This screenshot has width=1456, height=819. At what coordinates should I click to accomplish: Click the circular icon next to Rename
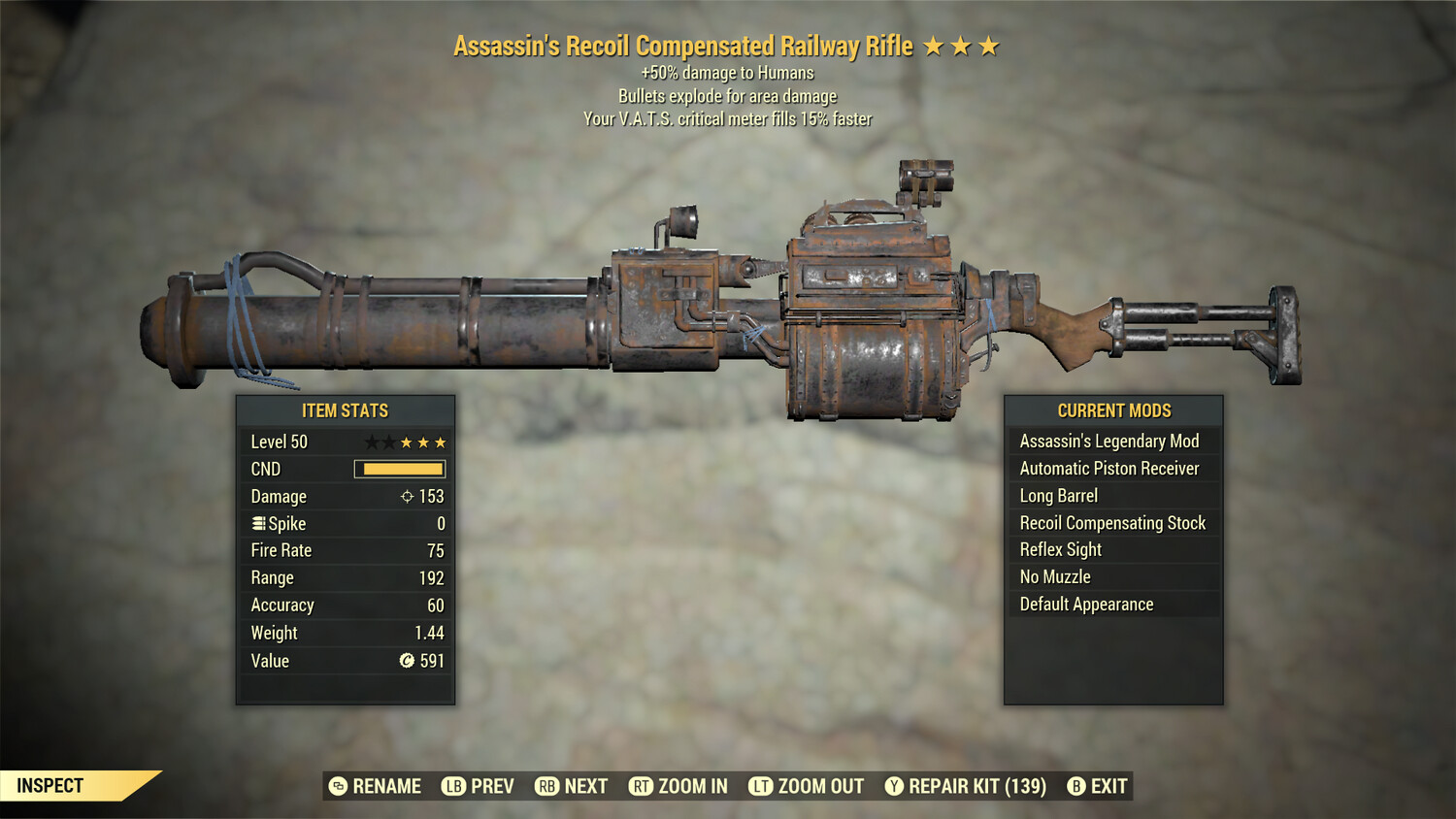(339, 786)
